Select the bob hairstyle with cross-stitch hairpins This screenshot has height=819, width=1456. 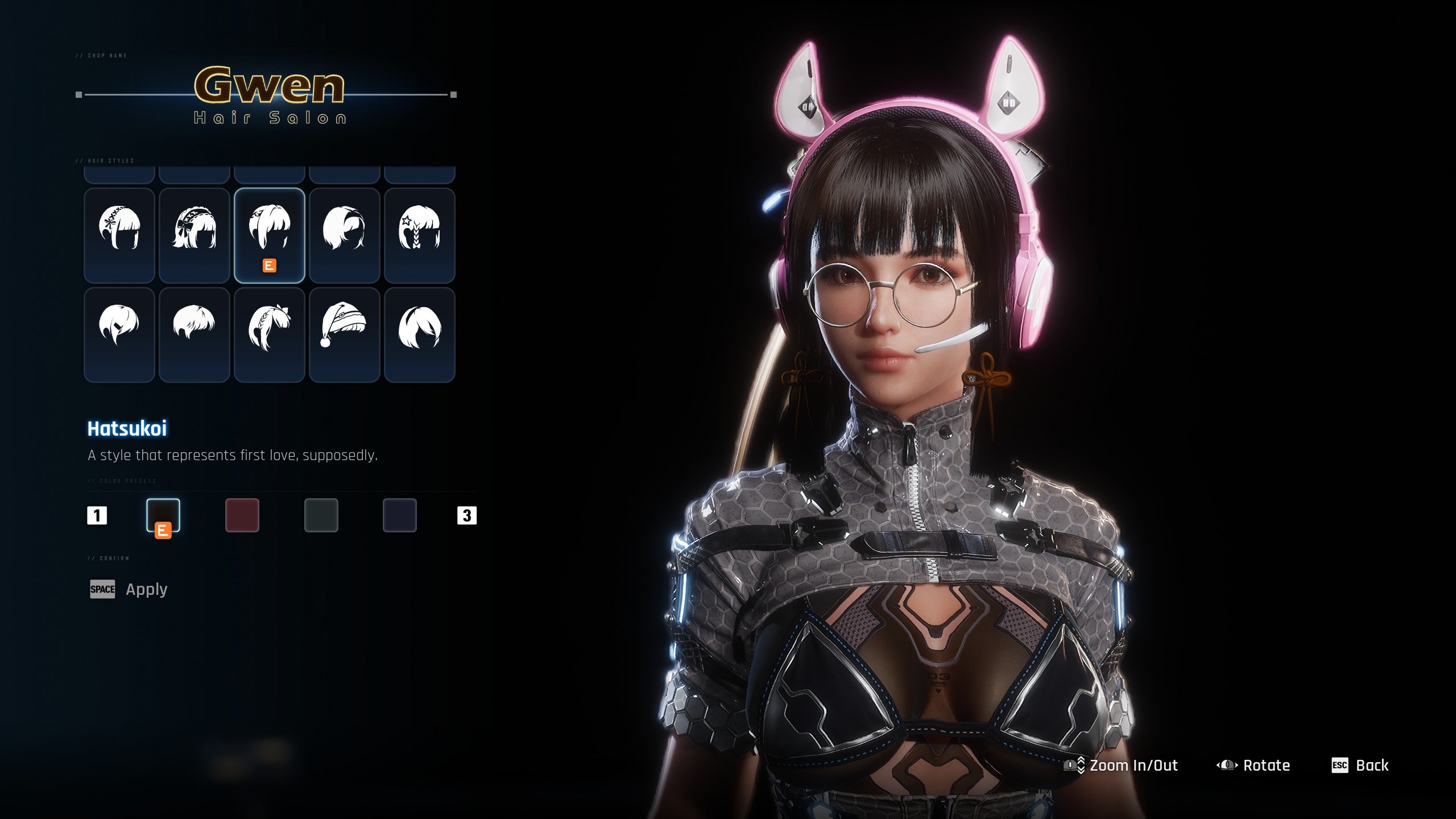pyautogui.click(x=119, y=235)
